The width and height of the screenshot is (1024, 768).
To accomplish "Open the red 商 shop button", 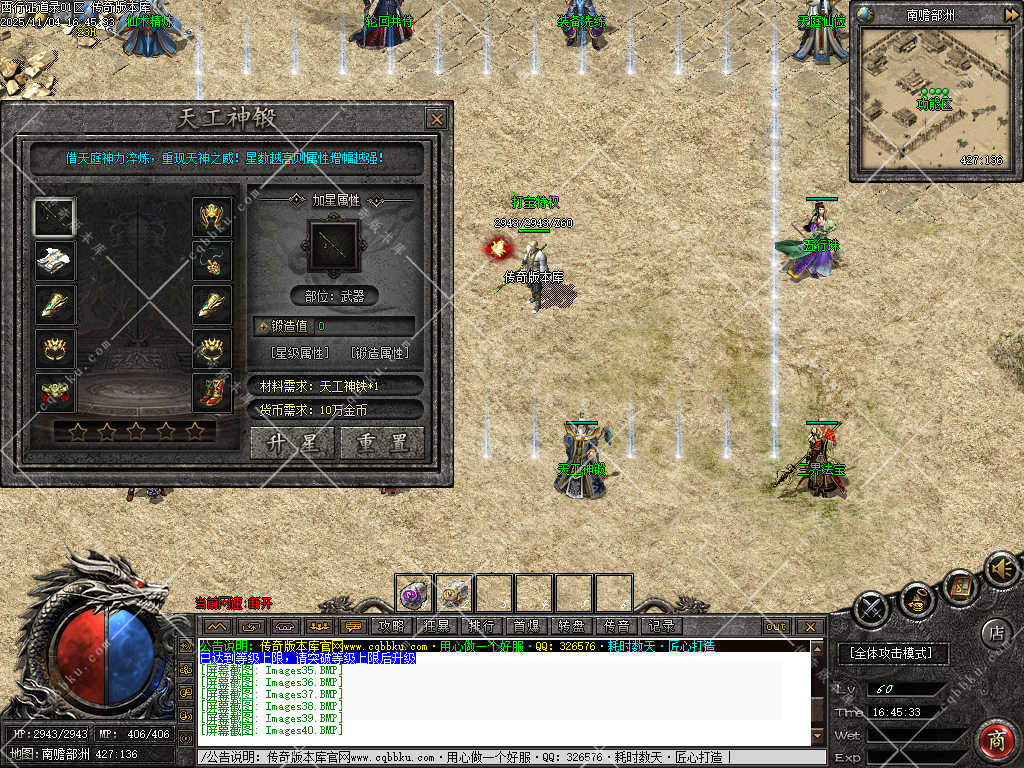I will click(x=995, y=739).
